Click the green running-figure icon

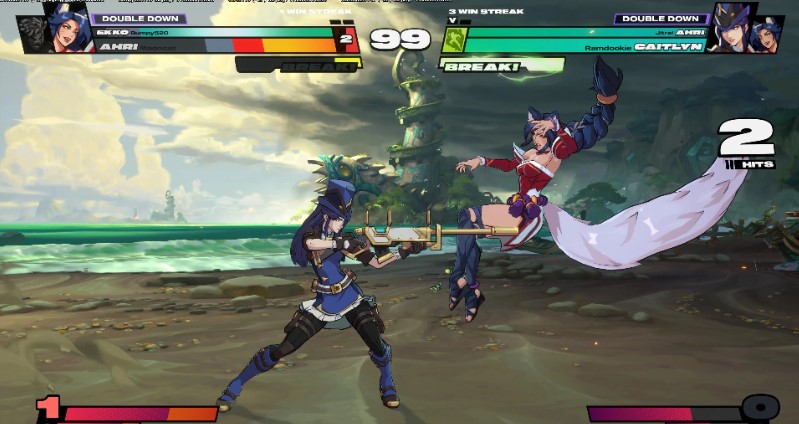(x=455, y=39)
